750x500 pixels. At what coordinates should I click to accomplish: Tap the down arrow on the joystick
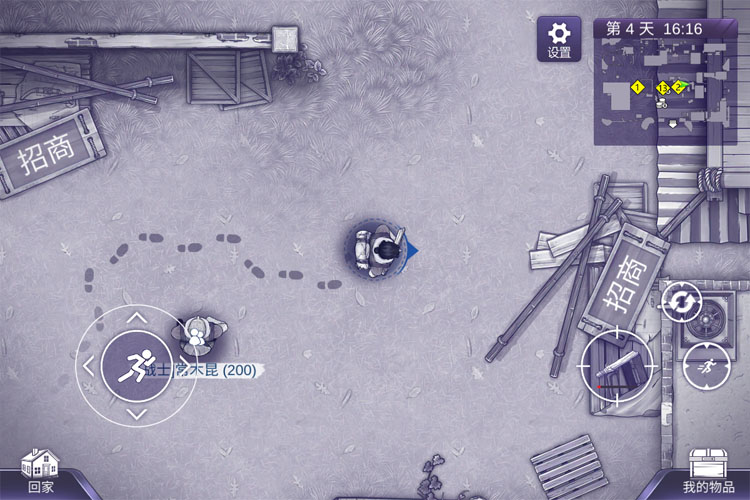point(137,414)
